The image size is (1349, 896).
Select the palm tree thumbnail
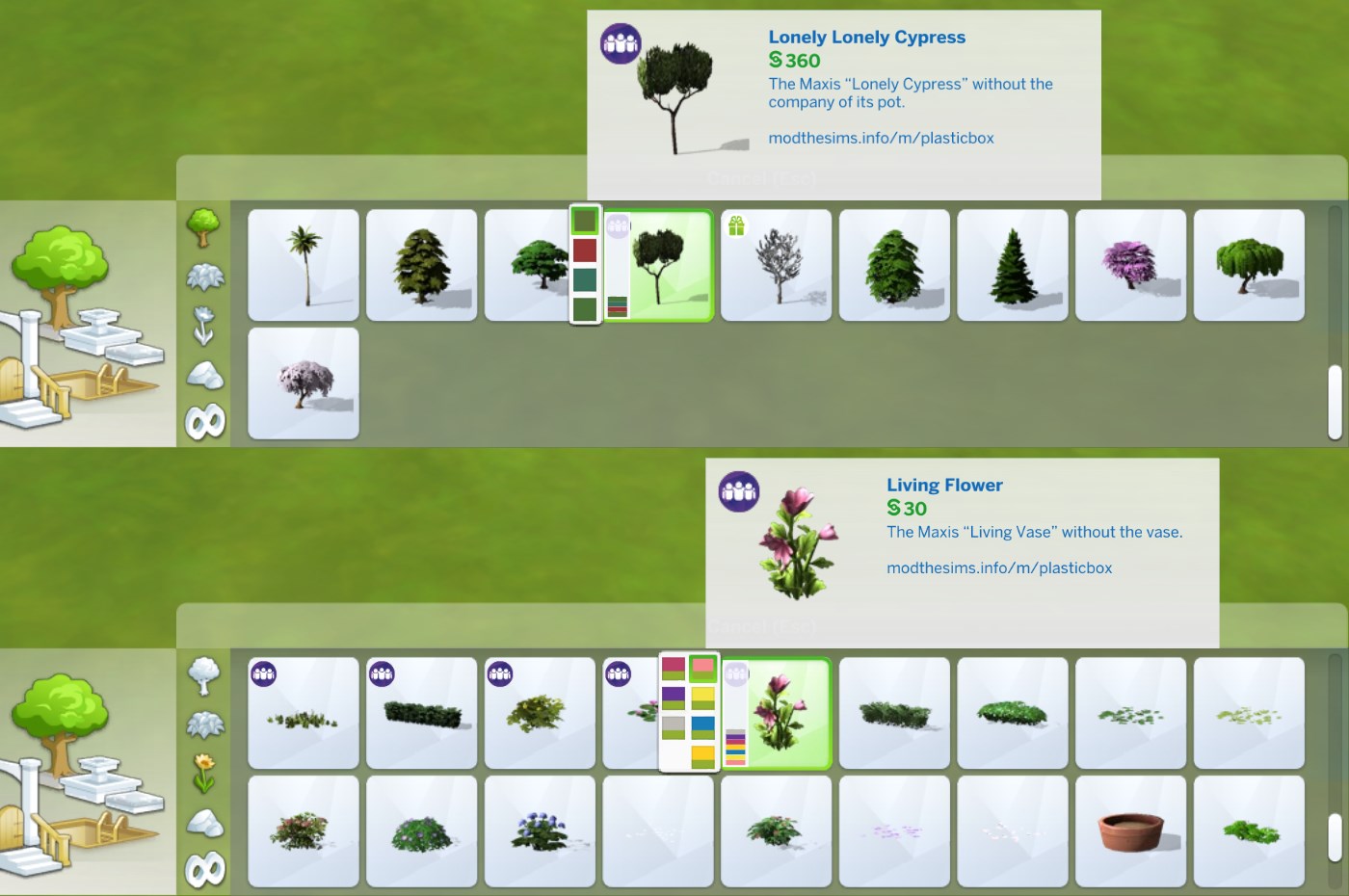click(x=303, y=264)
